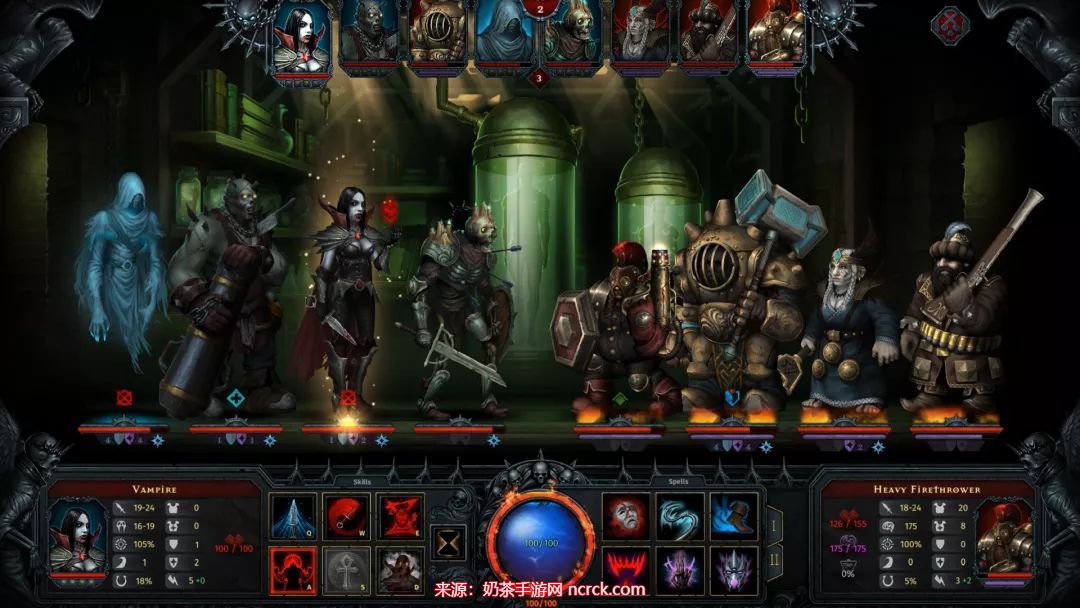Click the hourglass wait button

point(446,543)
